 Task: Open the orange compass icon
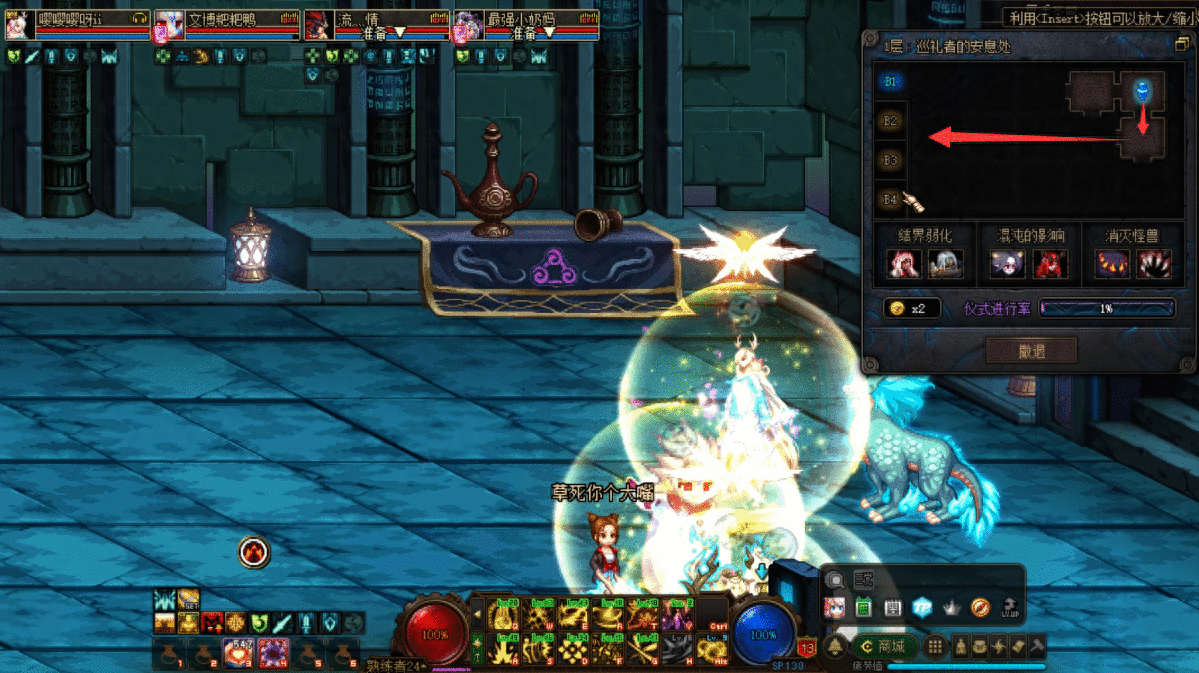[x=981, y=607]
